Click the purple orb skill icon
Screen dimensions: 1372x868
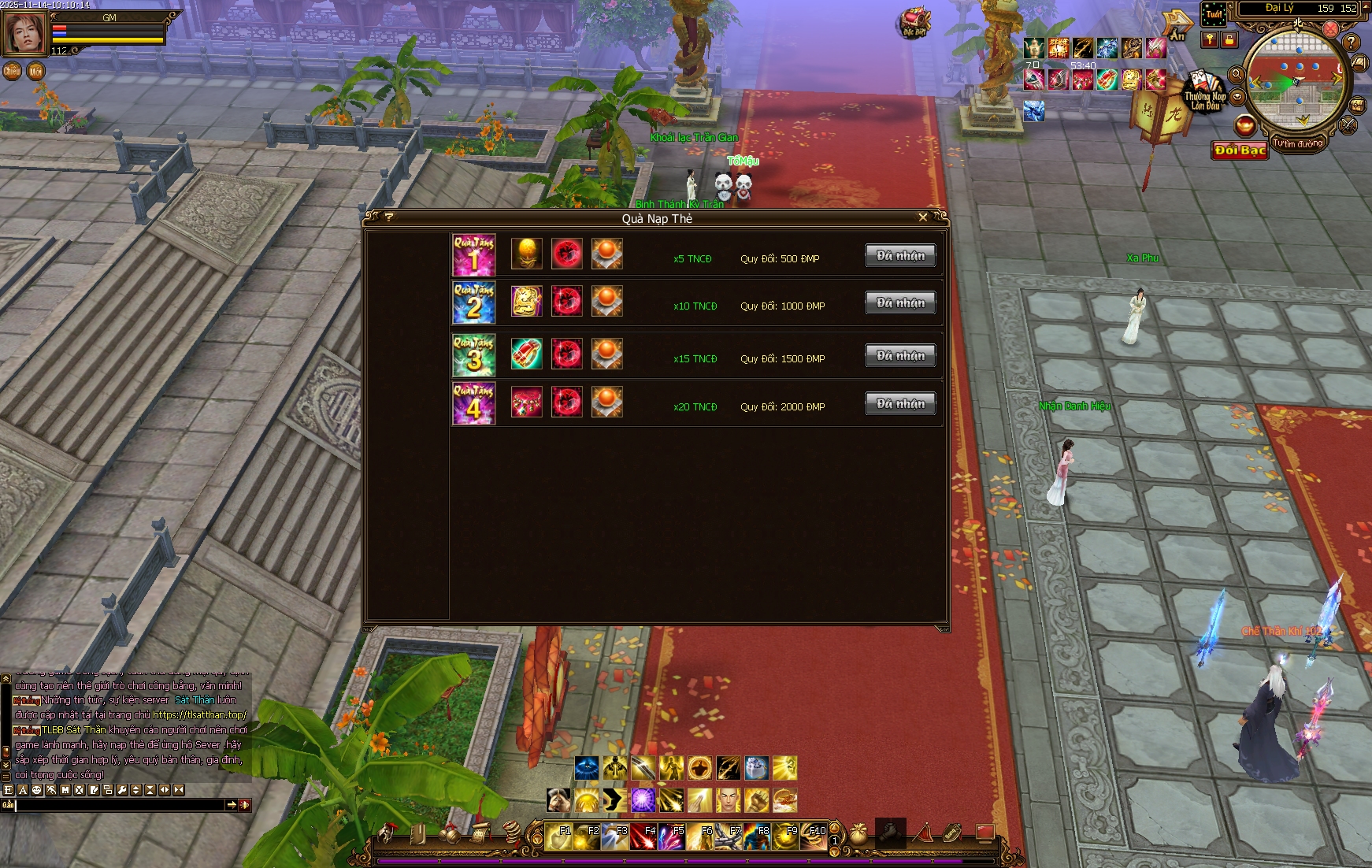643,800
